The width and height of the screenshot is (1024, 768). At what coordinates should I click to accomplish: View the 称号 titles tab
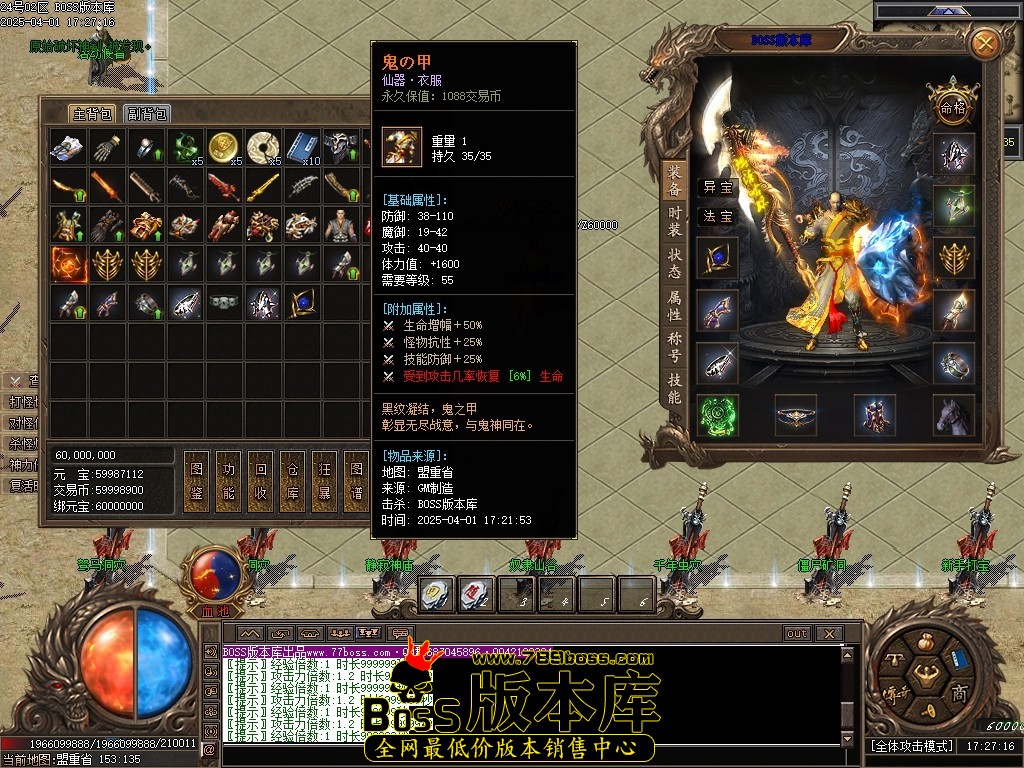pyautogui.click(x=675, y=346)
